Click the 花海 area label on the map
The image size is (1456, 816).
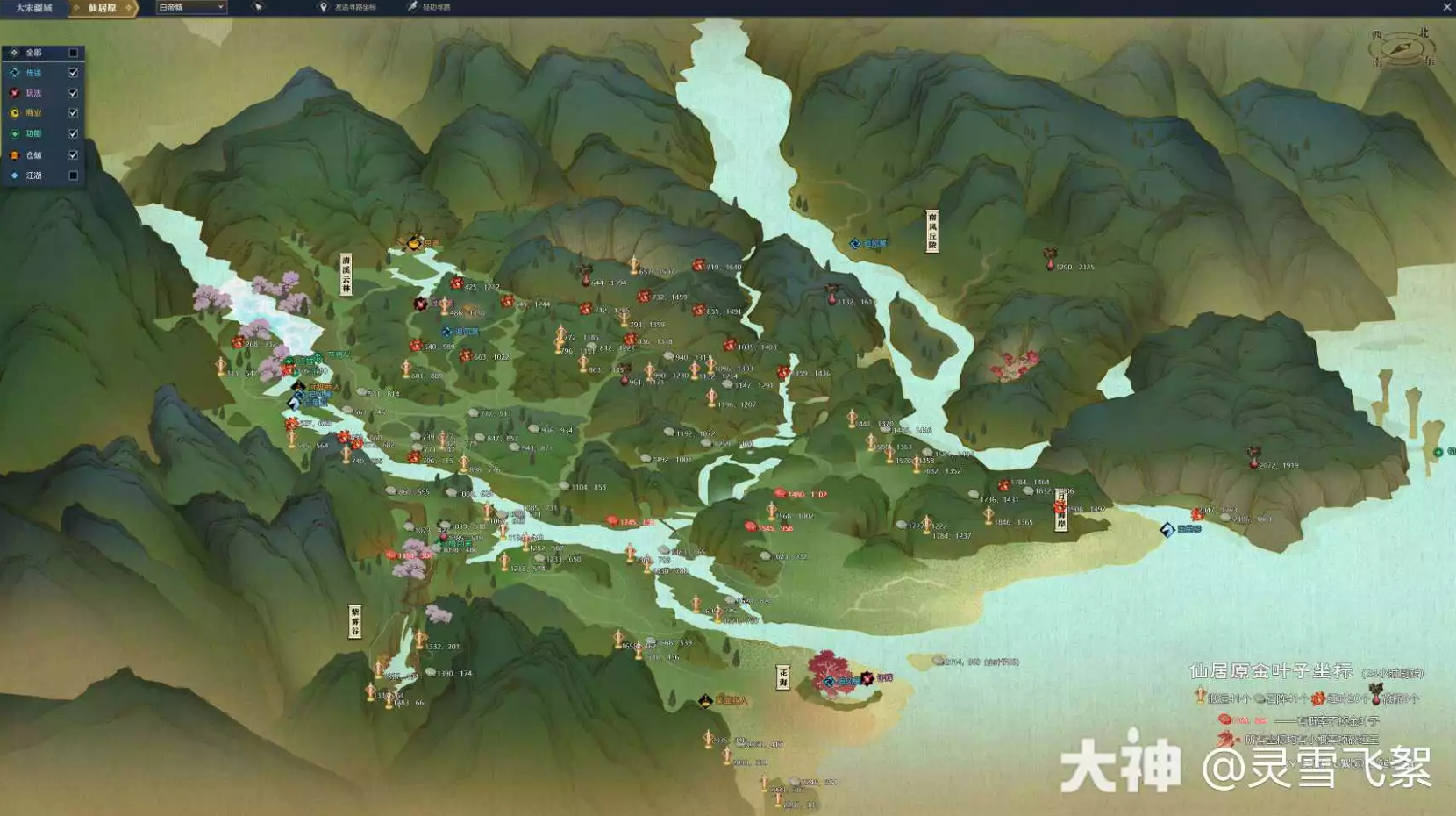pos(782,678)
